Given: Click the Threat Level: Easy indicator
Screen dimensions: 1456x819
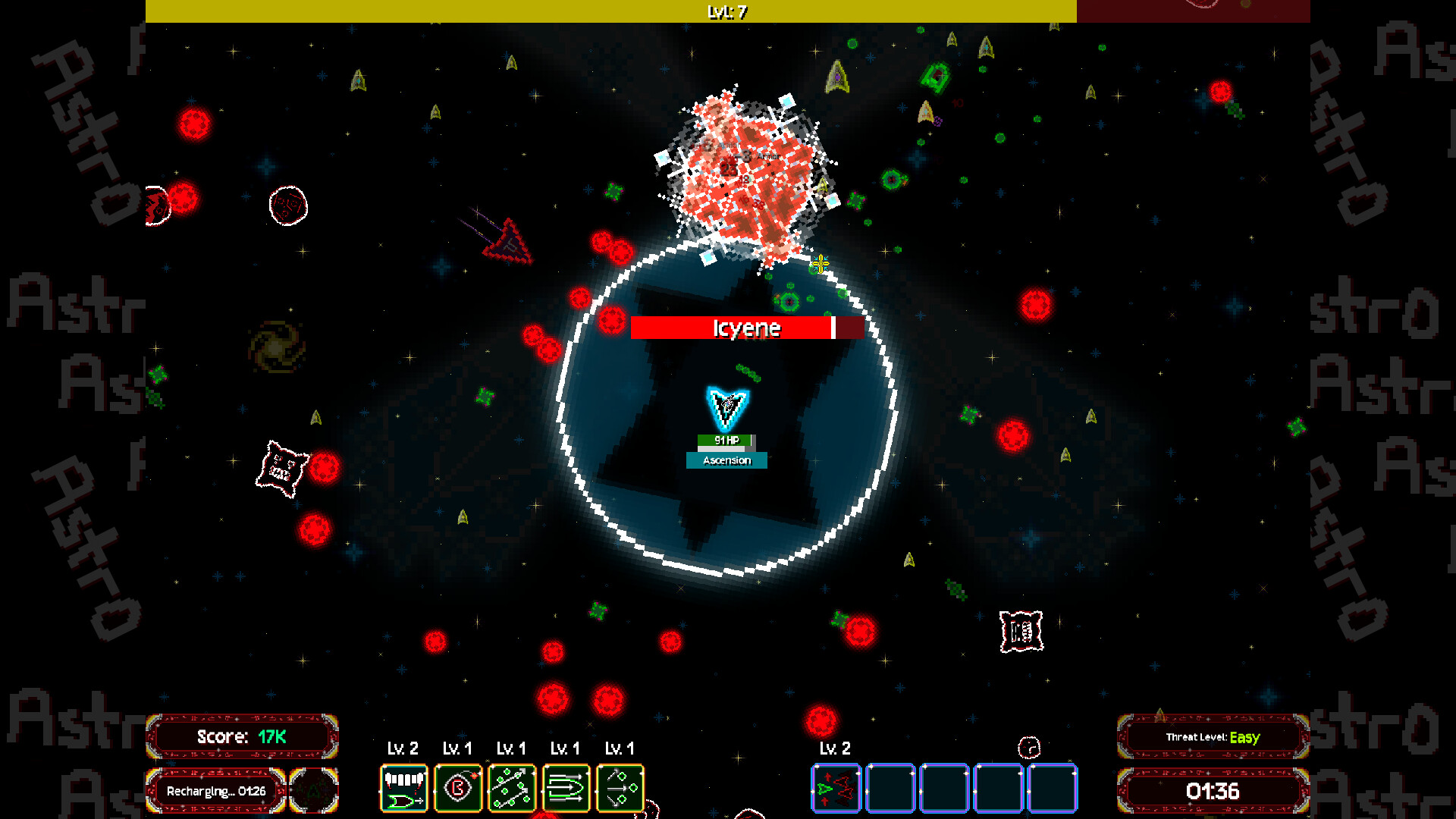Looking at the screenshot, I should pos(1213,736).
